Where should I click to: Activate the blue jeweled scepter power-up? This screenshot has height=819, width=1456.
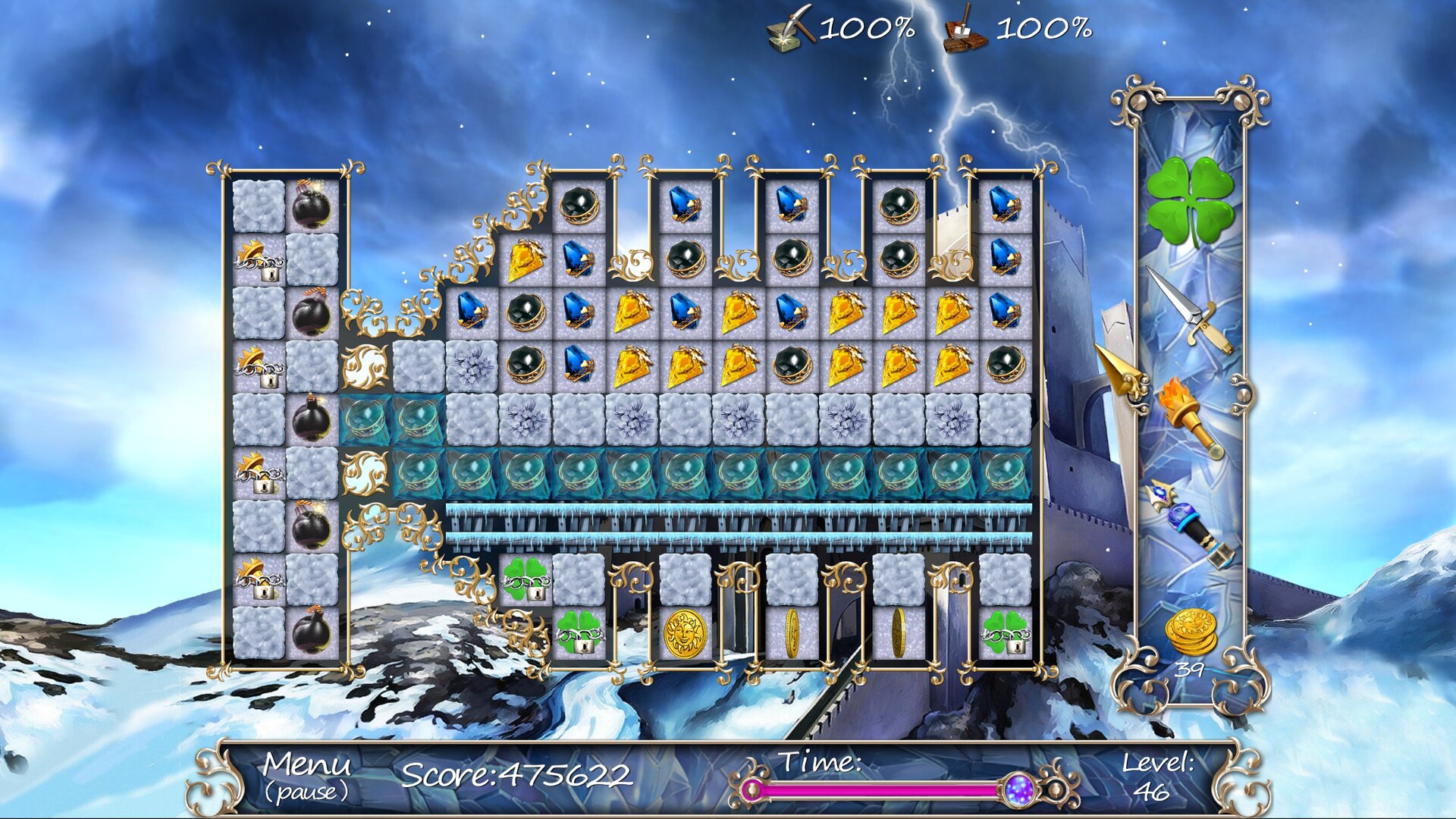(x=1188, y=525)
